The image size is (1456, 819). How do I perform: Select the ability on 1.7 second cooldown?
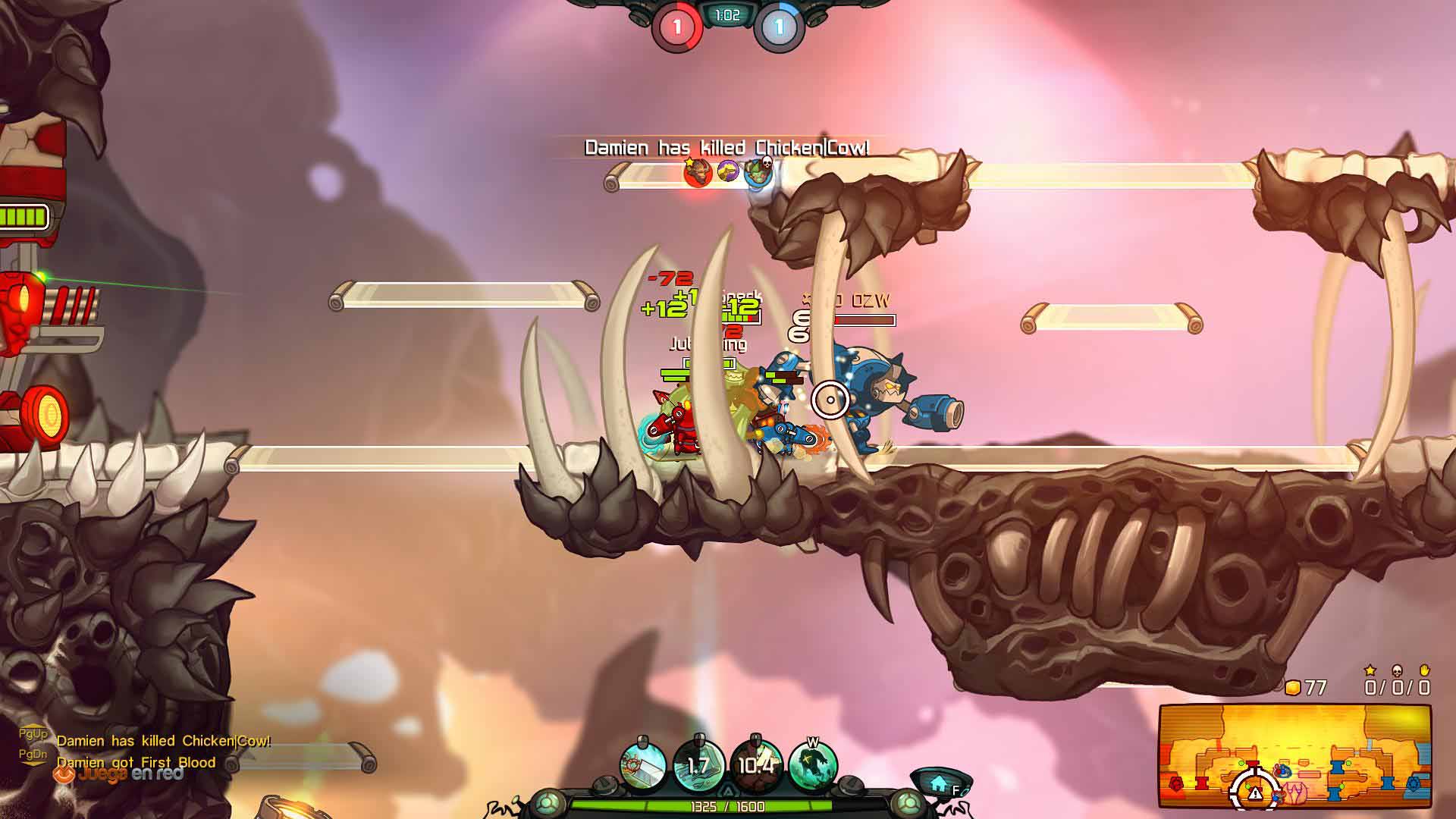coord(698,766)
